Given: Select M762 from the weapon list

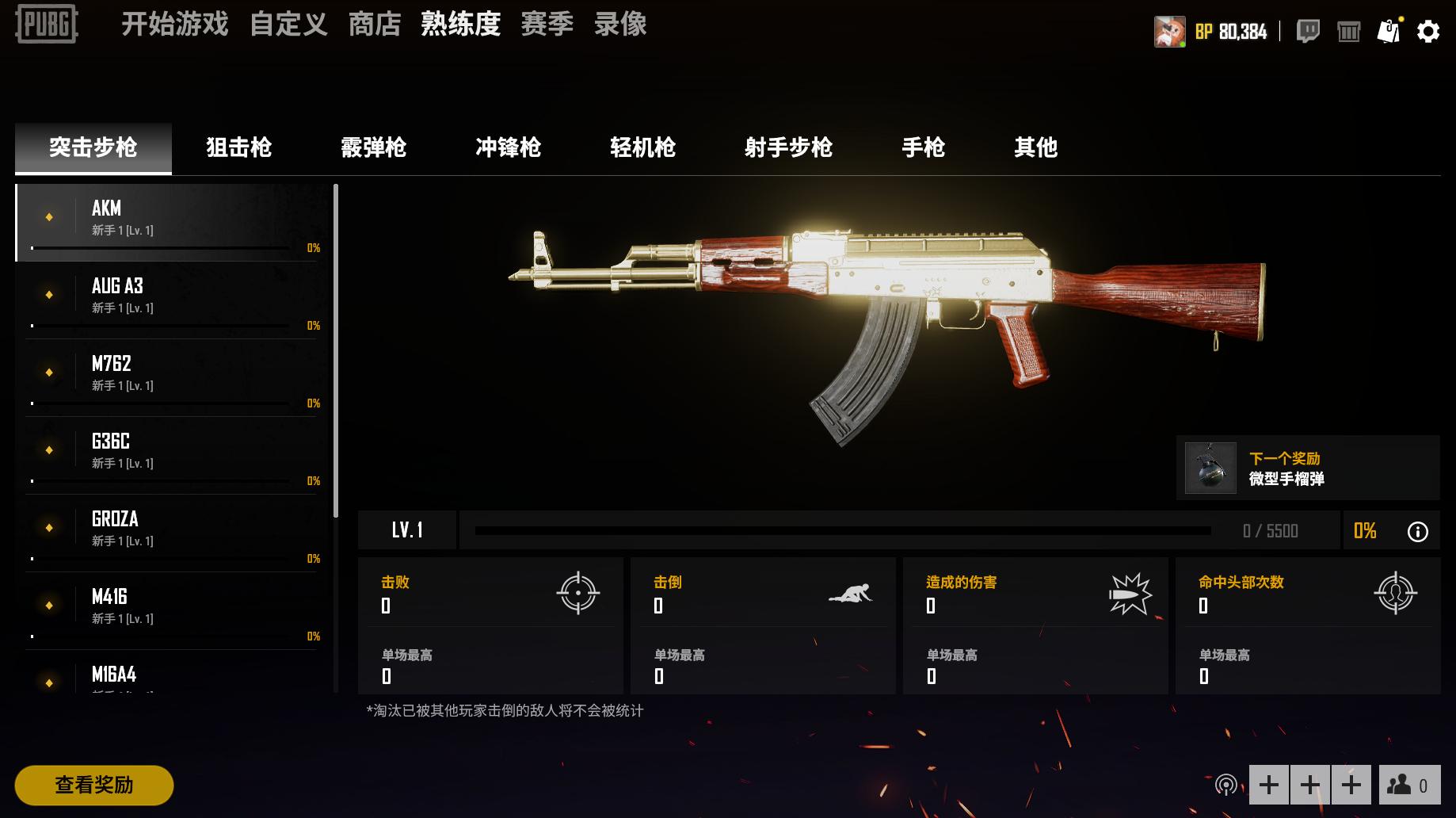Looking at the screenshot, I should (x=170, y=373).
